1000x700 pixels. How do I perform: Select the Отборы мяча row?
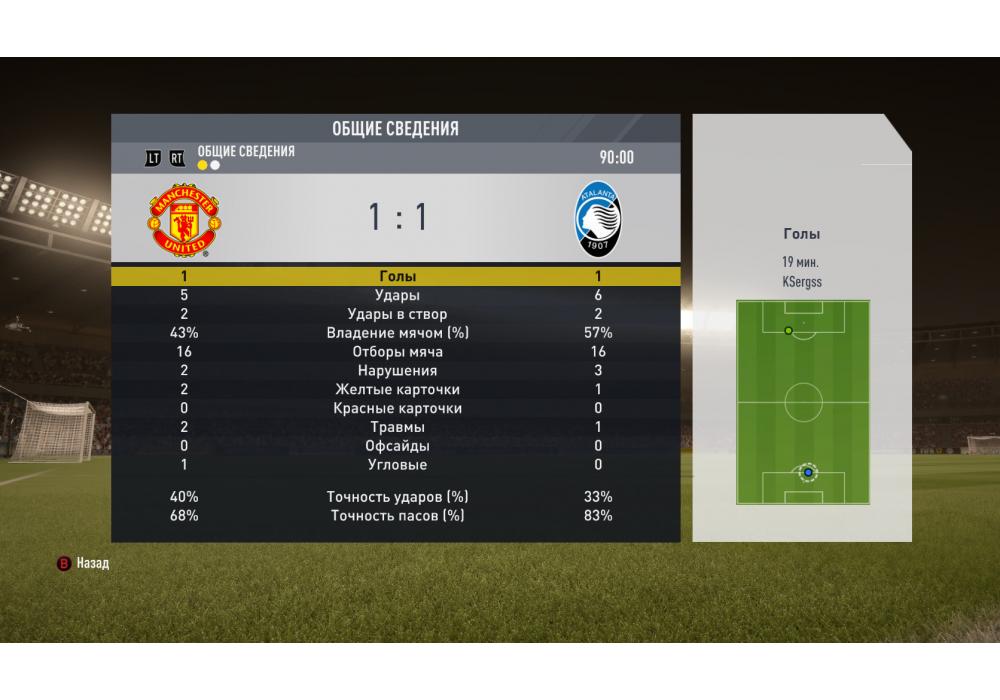[397, 352]
